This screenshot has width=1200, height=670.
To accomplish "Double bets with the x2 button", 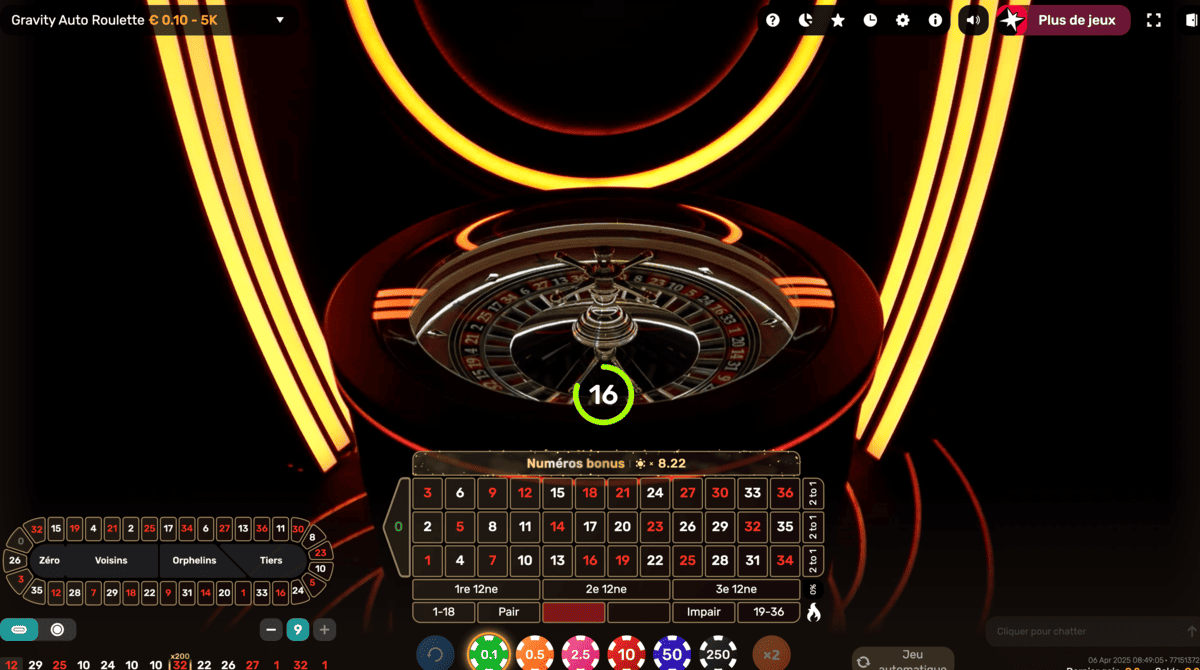I will pyautogui.click(x=771, y=655).
